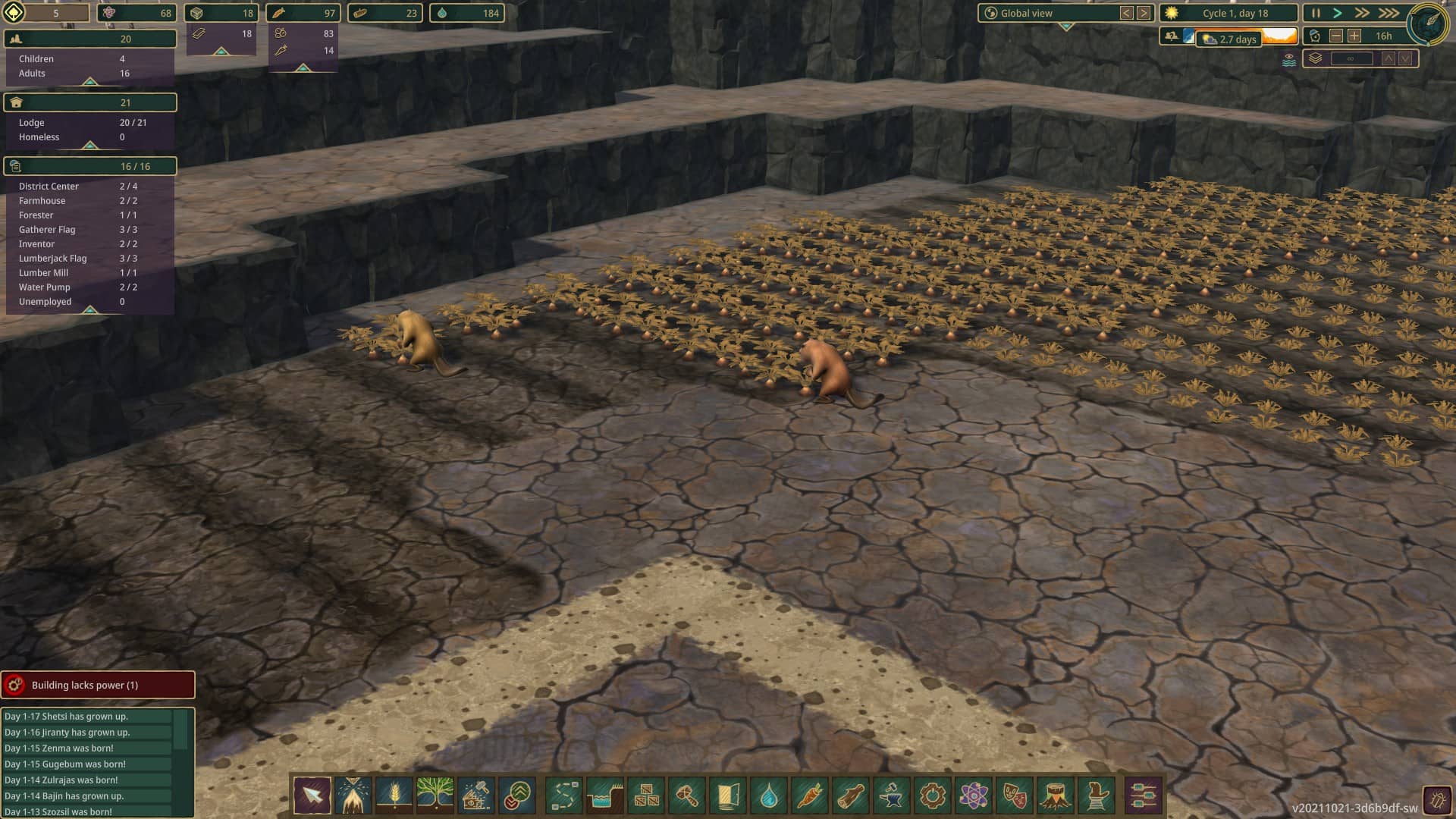Open the wood buildings category (log icon)
The height and width of the screenshot is (819, 1456).
pyautogui.click(x=851, y=795)
